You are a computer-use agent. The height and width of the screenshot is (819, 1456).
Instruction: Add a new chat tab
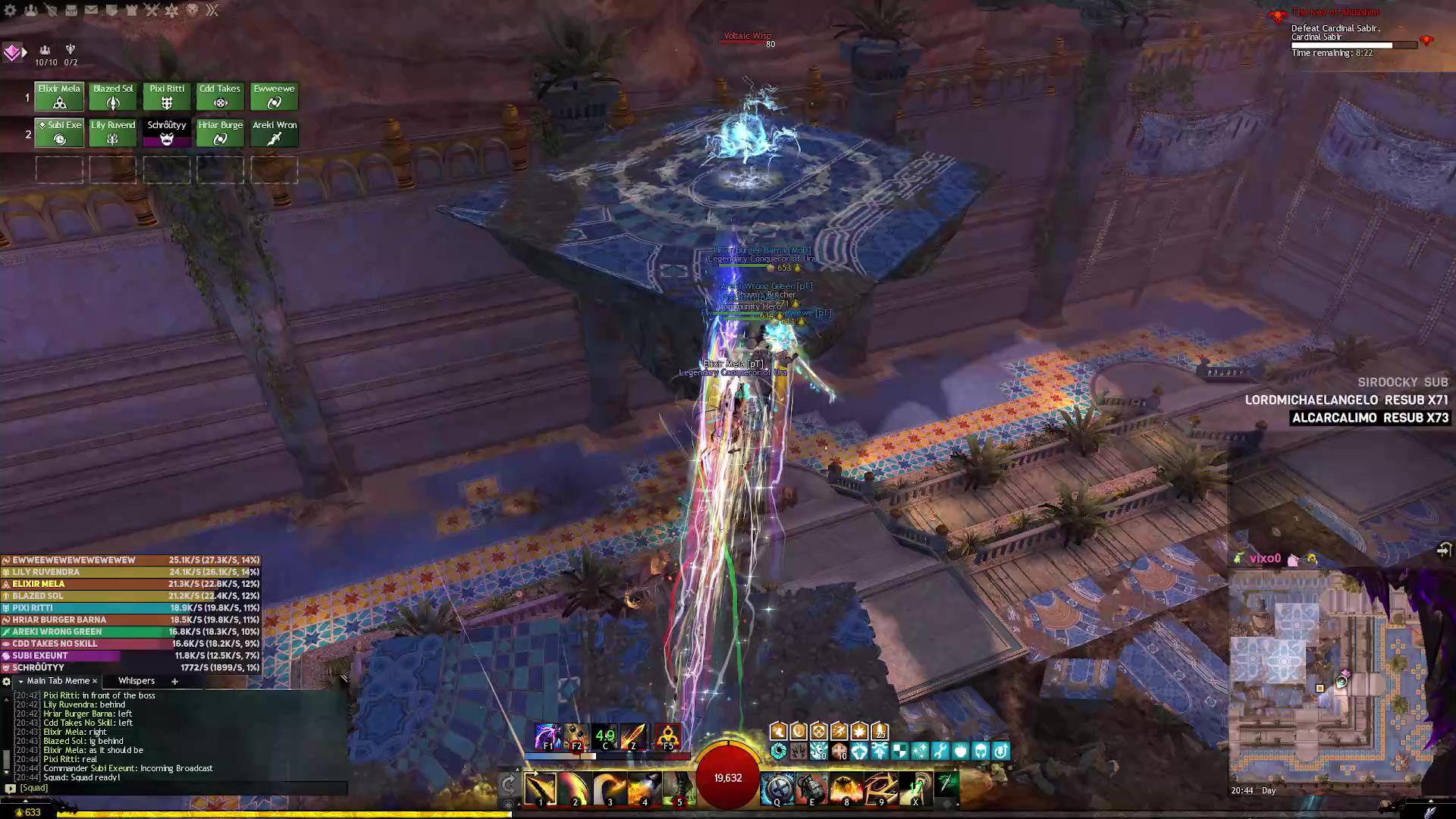174,681
